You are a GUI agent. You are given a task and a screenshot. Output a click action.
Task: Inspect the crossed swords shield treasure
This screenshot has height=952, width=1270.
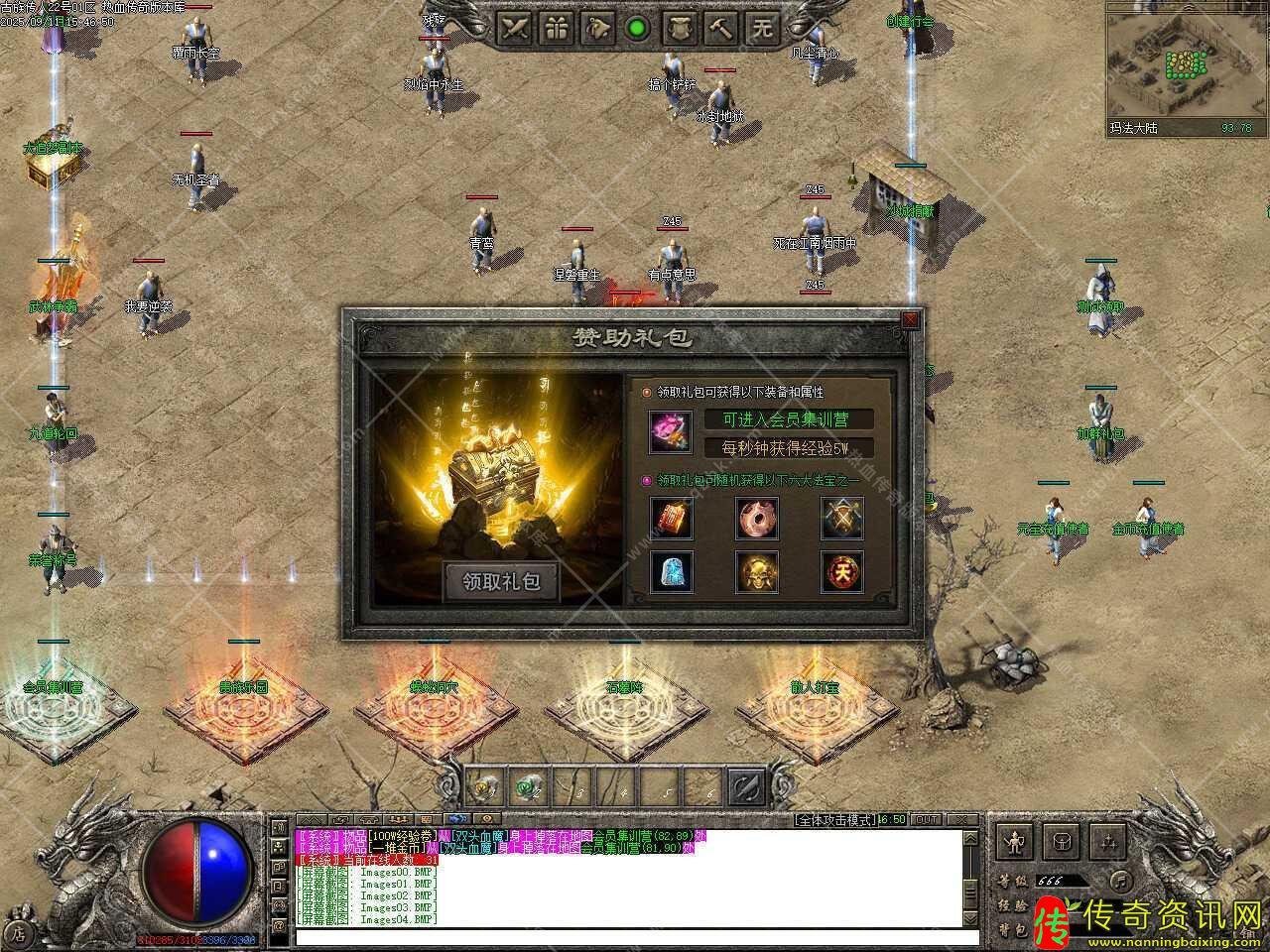pyautogui.click(x=841, y=518)
